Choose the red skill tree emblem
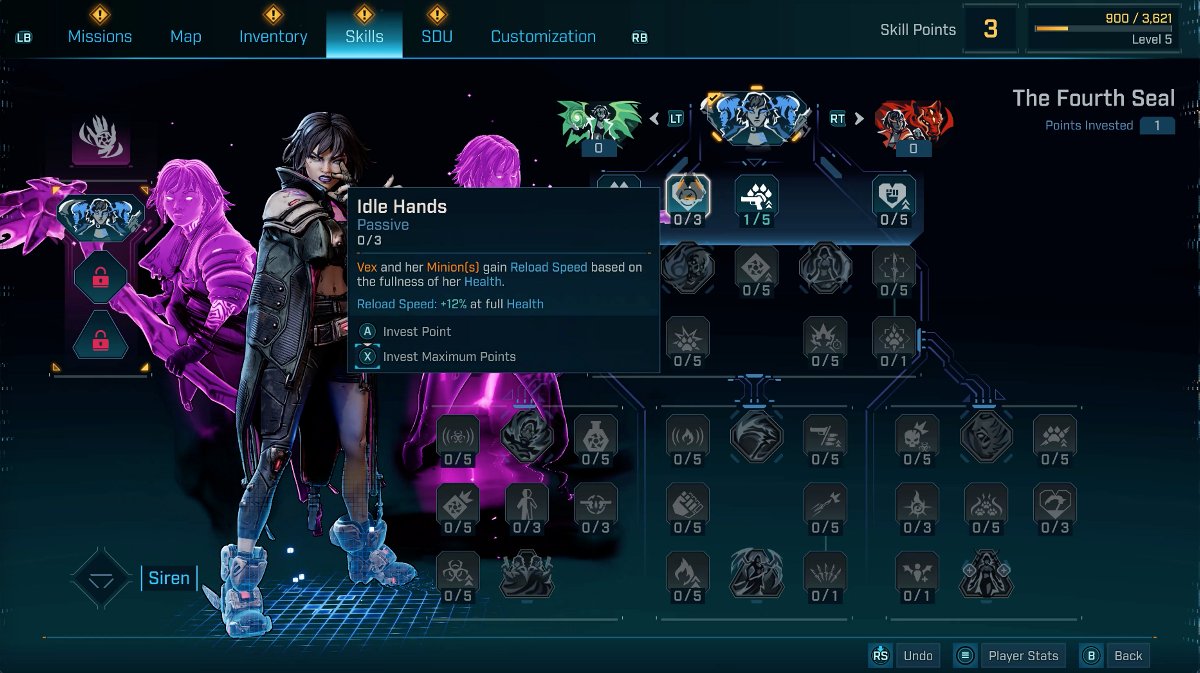 (913, 121)
